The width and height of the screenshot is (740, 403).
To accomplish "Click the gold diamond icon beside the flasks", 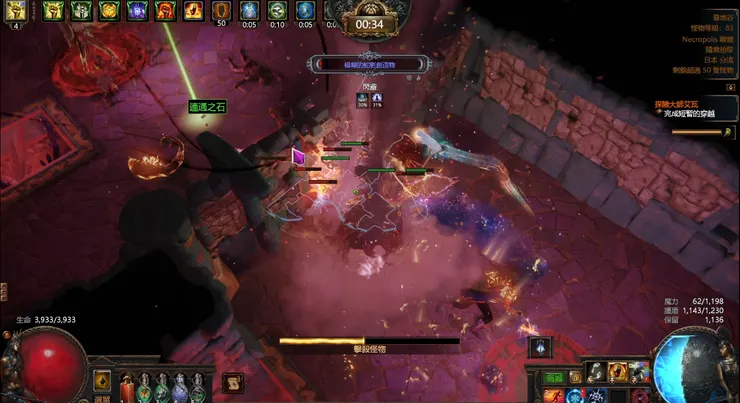I will point(101,380).
